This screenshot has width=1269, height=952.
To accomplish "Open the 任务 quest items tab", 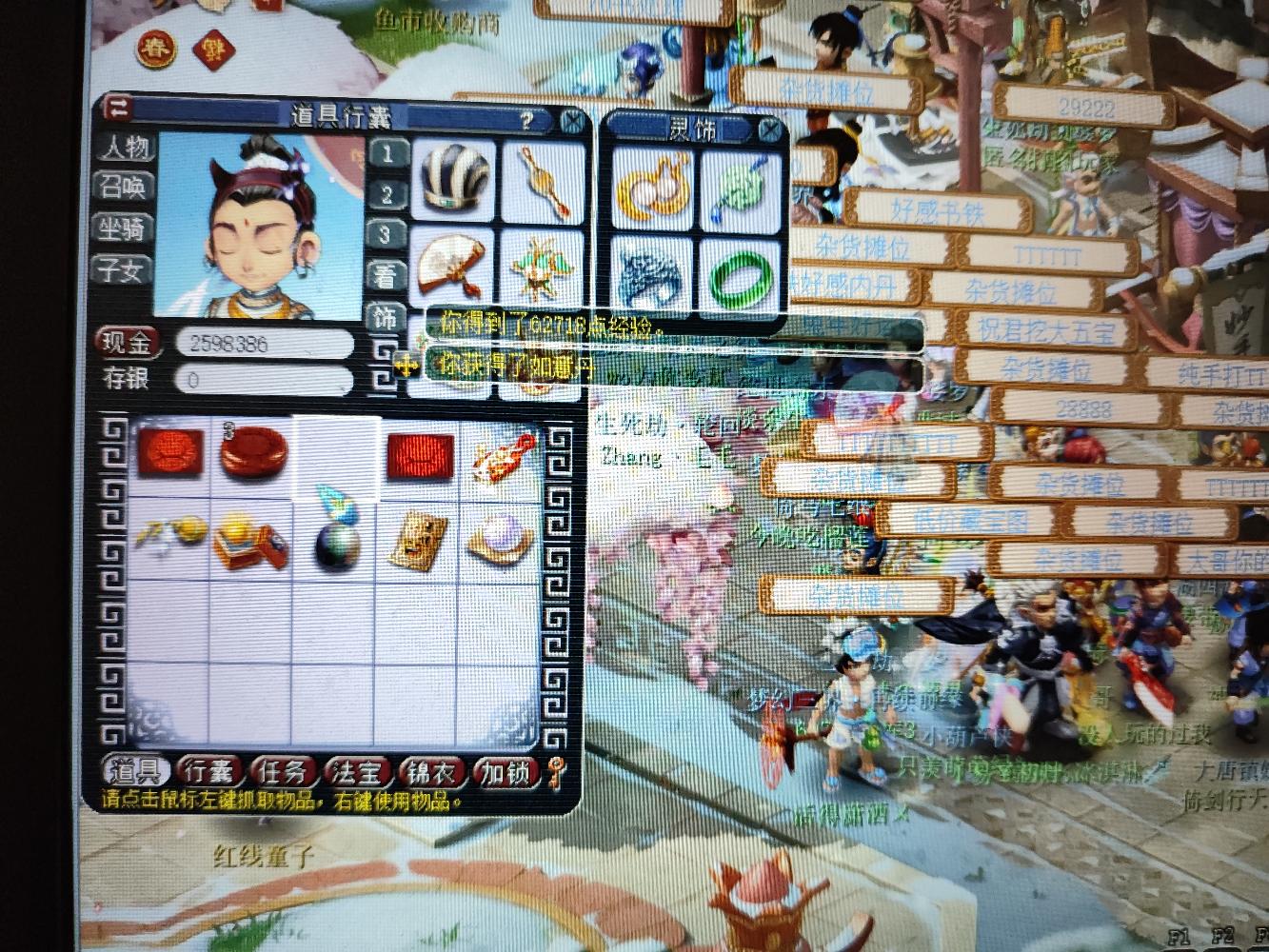I will (x=284, y=771).
